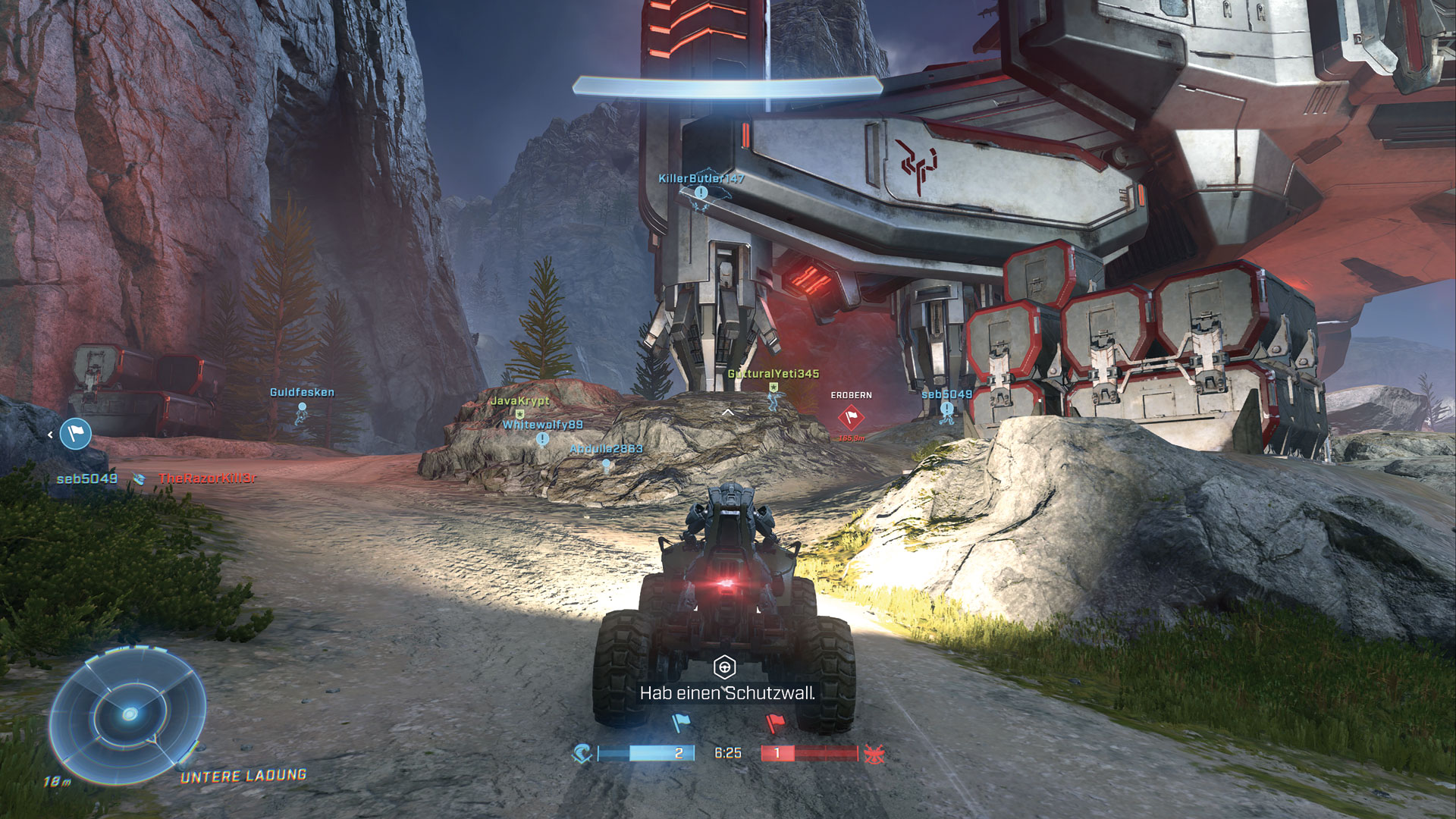The image size is (1456, 819).
Task: Select the blue flag objective marker
Action: pos(76,434)
